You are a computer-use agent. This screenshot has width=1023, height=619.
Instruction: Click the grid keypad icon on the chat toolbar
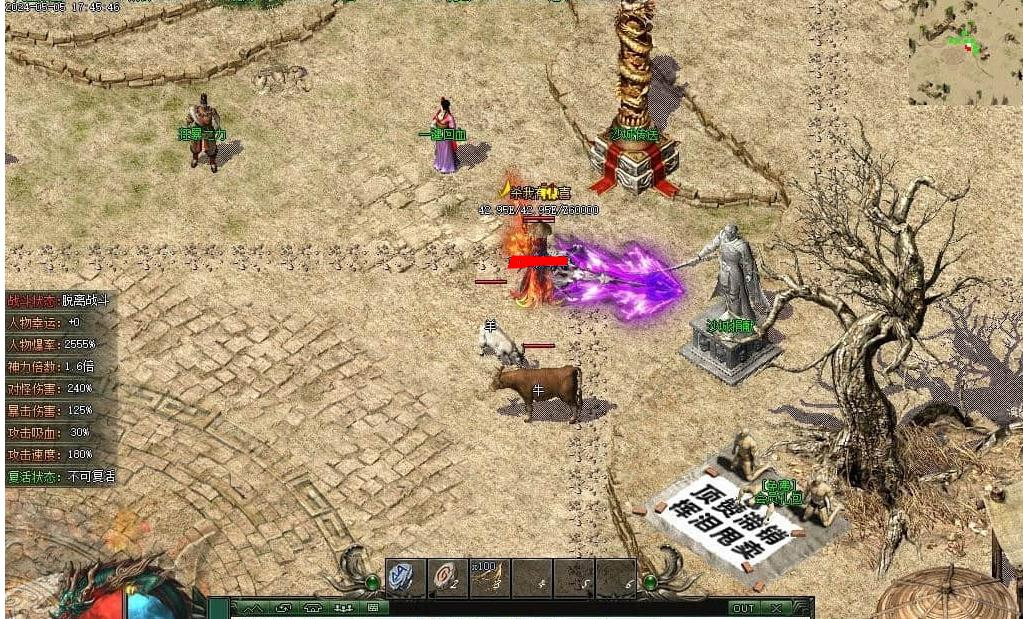click(372, 608)
